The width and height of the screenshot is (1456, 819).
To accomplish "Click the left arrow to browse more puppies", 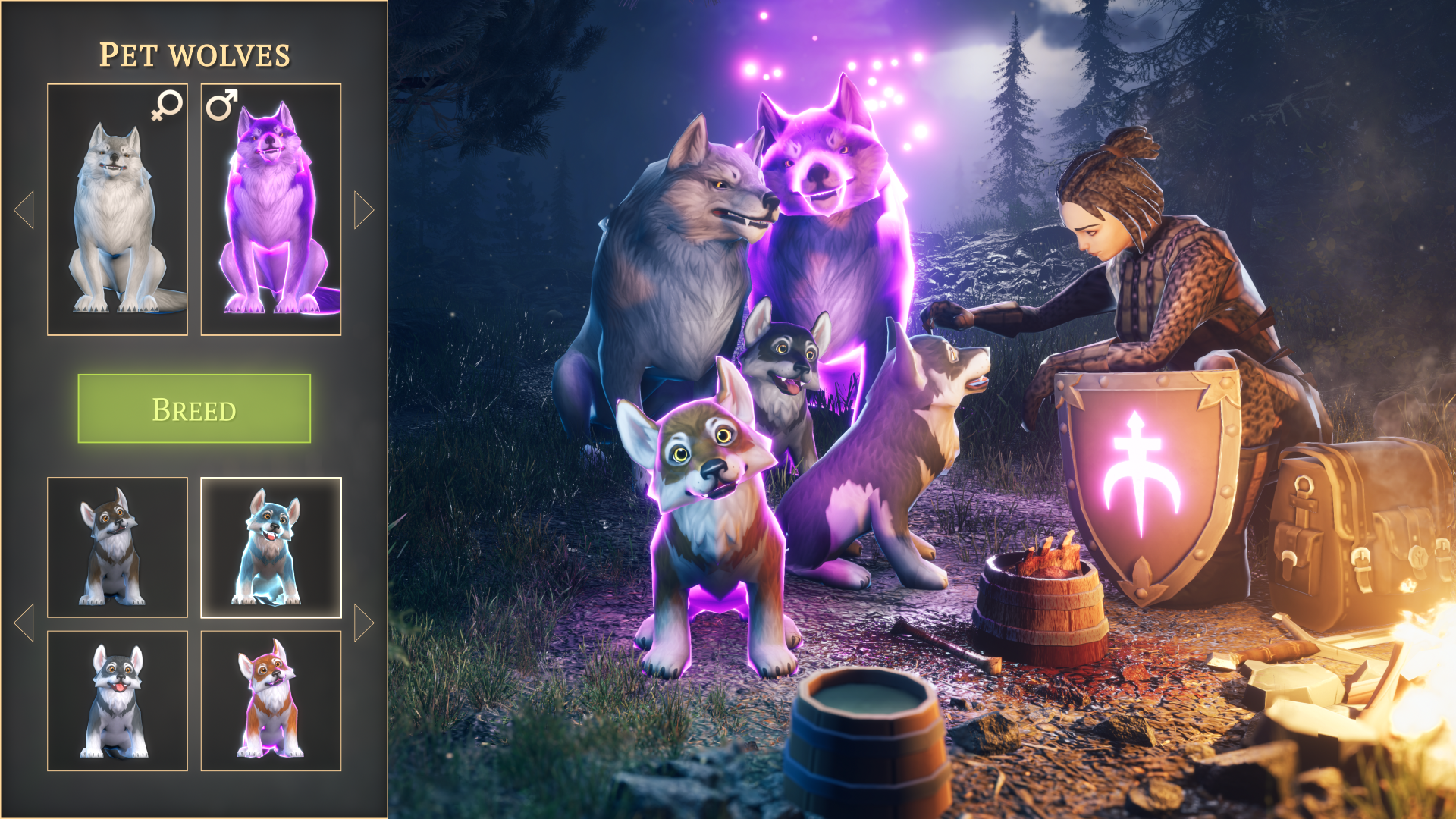I will pos(25,620).
